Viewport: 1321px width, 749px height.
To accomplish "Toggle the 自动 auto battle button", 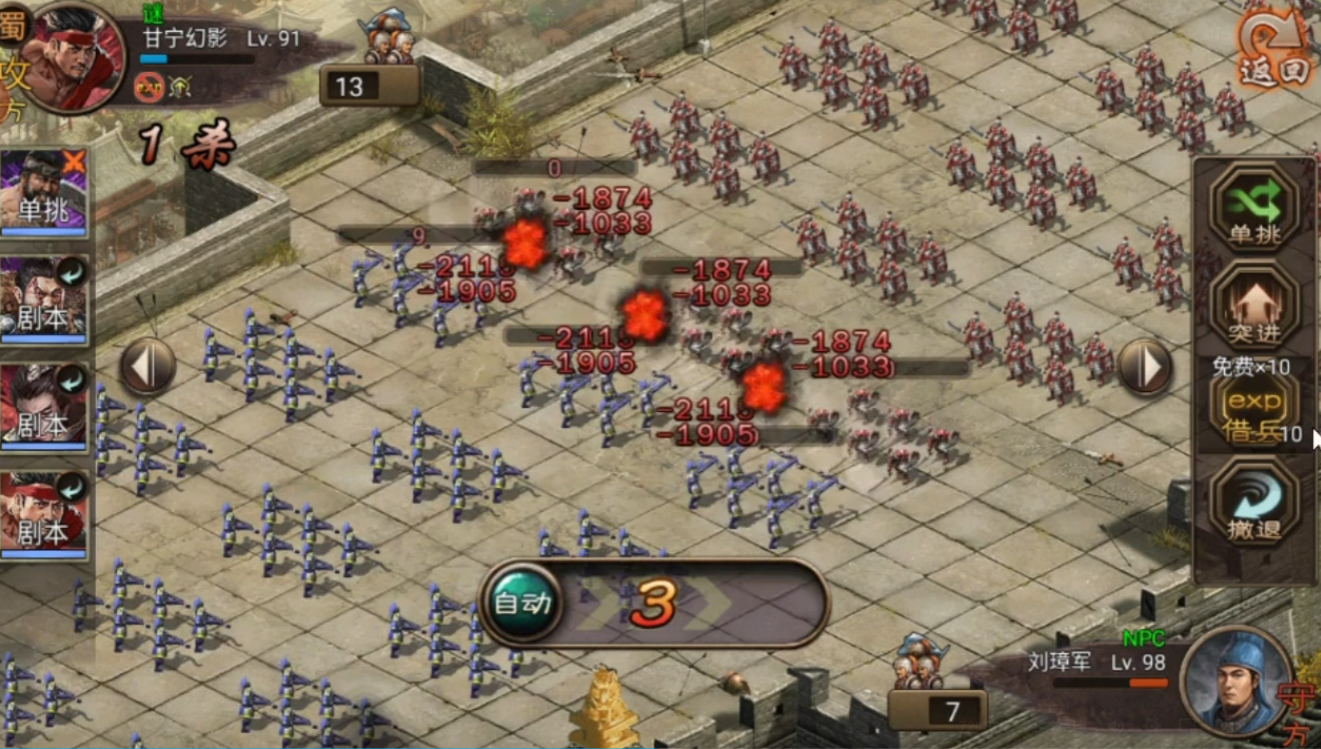I will (522, 603).
